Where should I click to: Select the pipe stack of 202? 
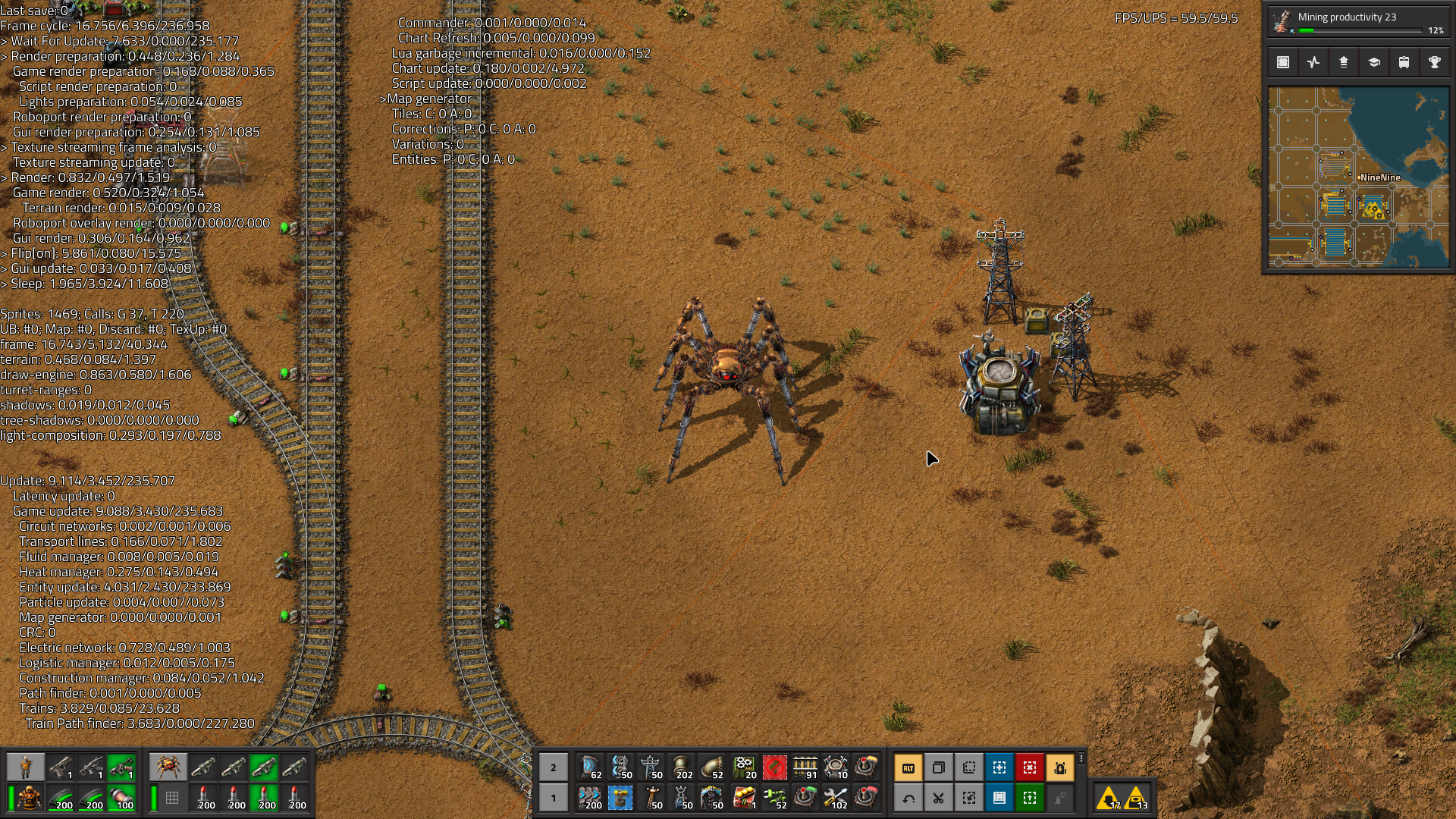[682, 767]
